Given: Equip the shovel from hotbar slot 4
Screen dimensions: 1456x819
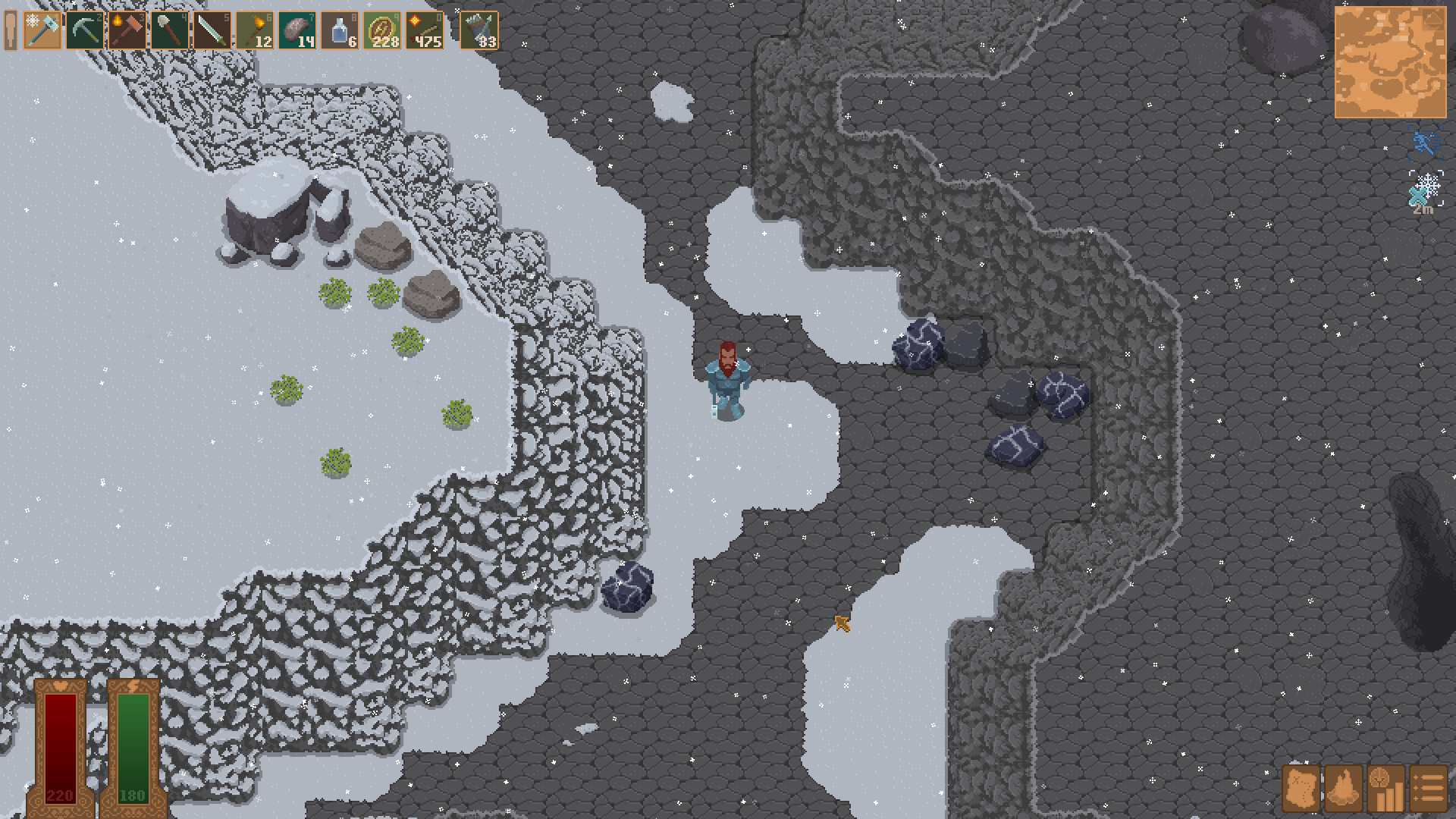Looking at the screenshot, I should tap(170, 30).
